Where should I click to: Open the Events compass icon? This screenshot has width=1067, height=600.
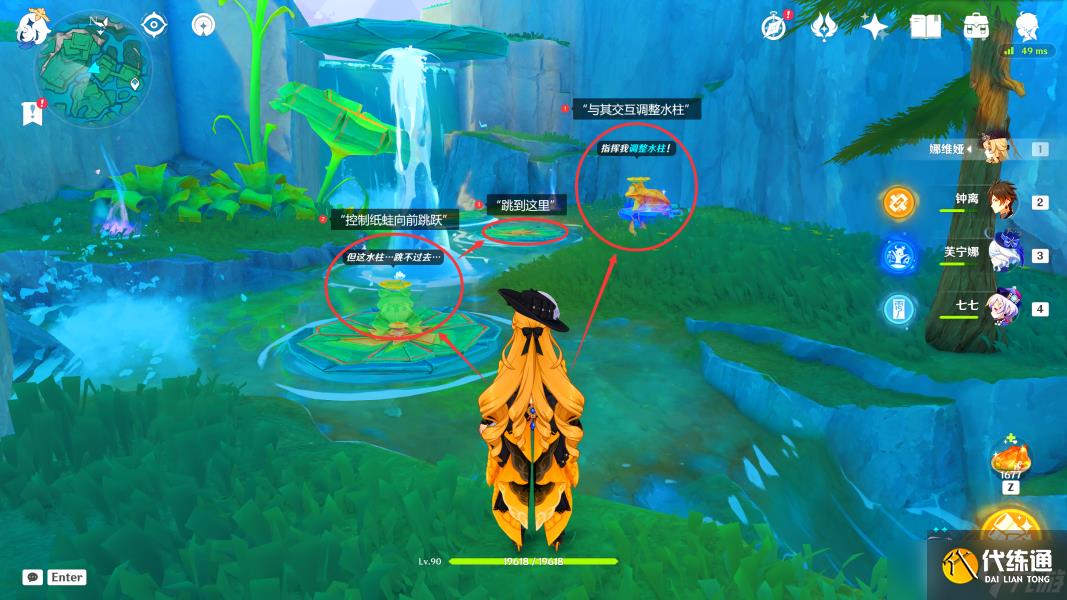point(773,27)
